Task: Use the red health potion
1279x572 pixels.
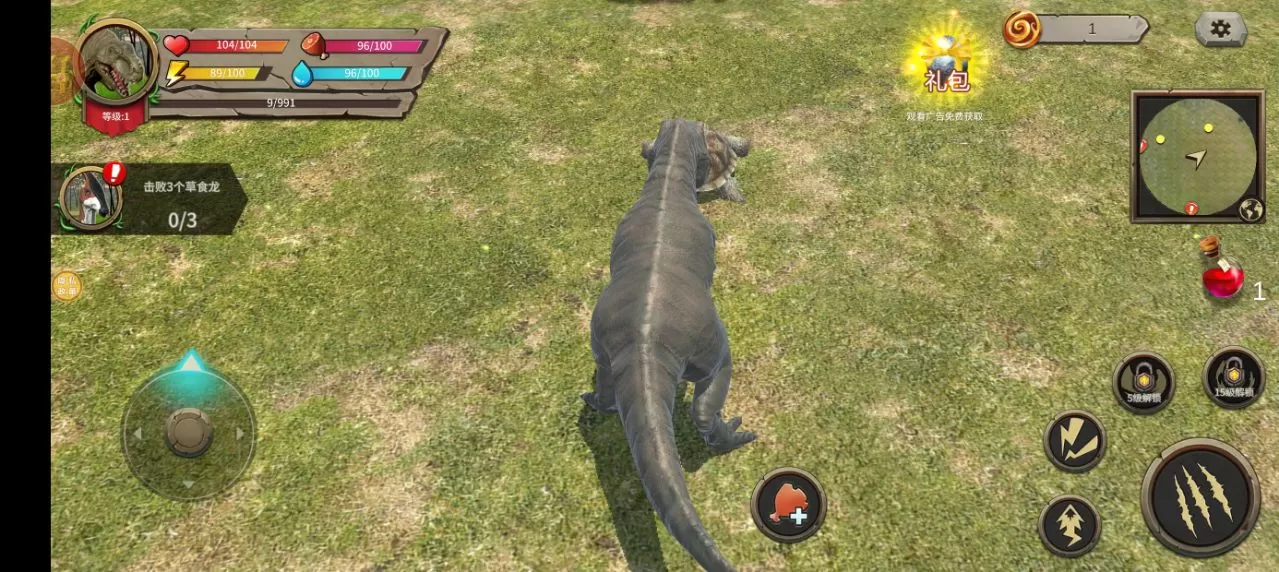Action: [1222, 271]
